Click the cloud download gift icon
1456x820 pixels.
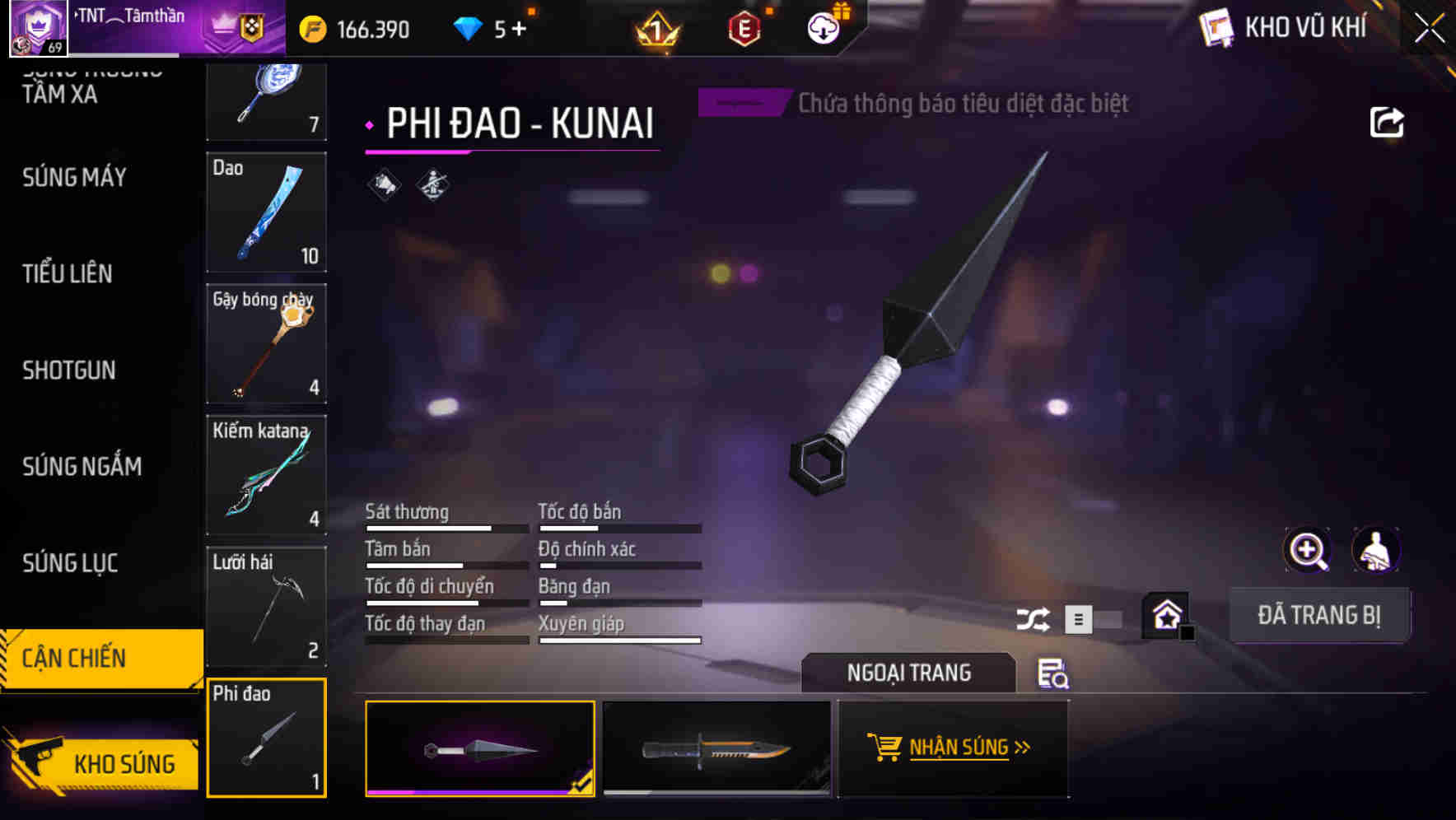[x=823, y=27]
